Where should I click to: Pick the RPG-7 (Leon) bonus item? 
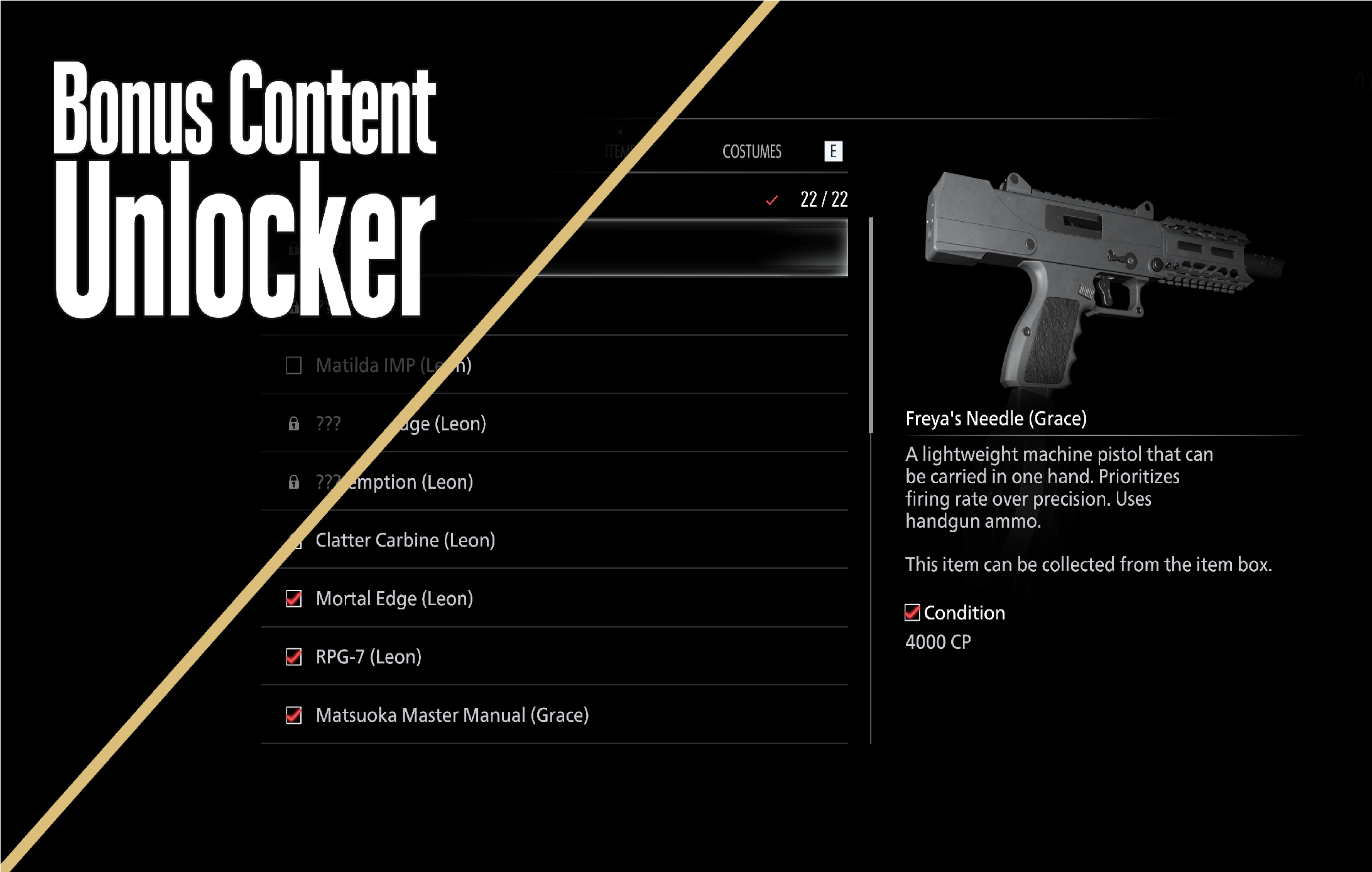[368, 657]
